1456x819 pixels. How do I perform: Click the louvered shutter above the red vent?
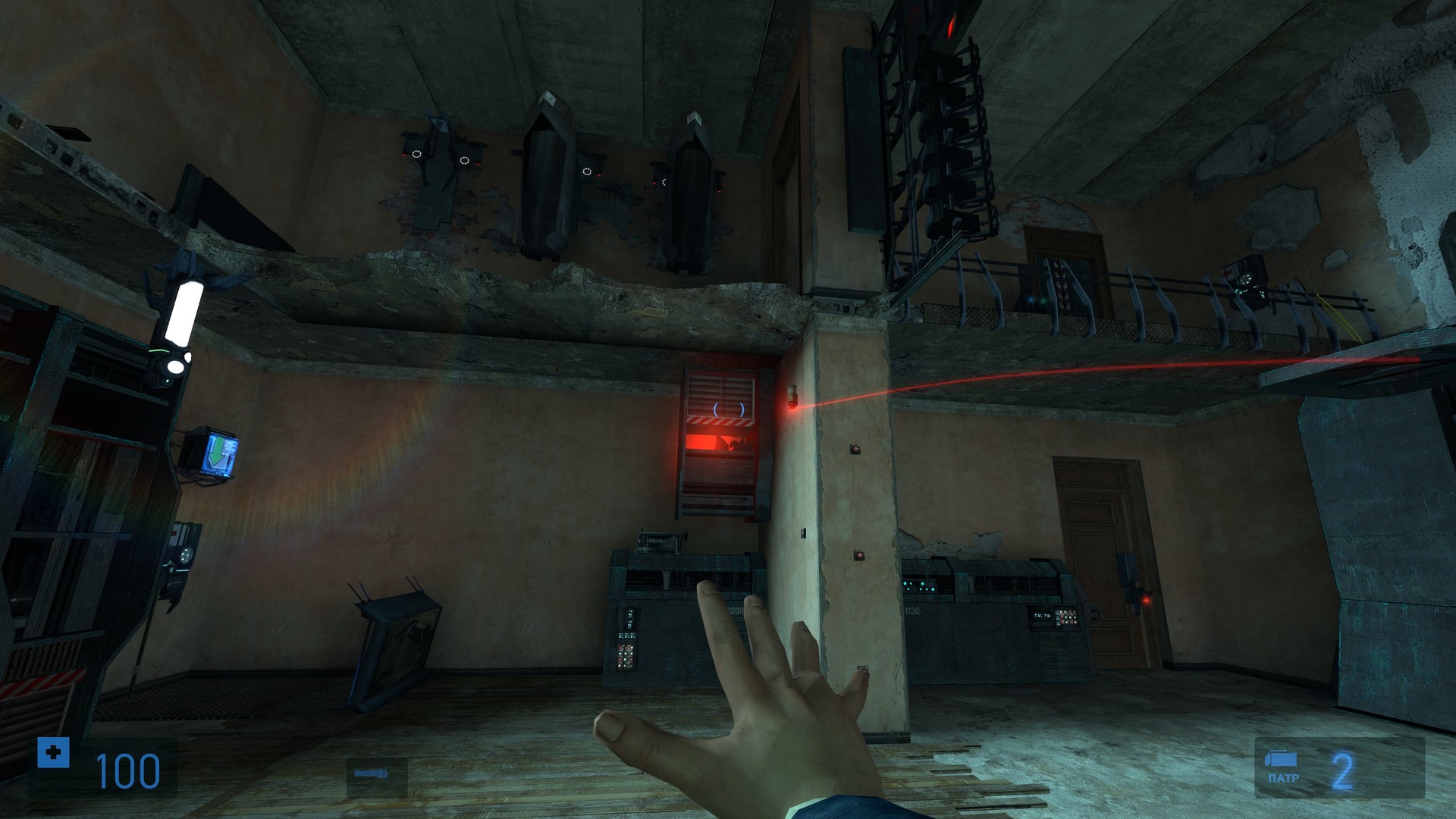point(721,387)
